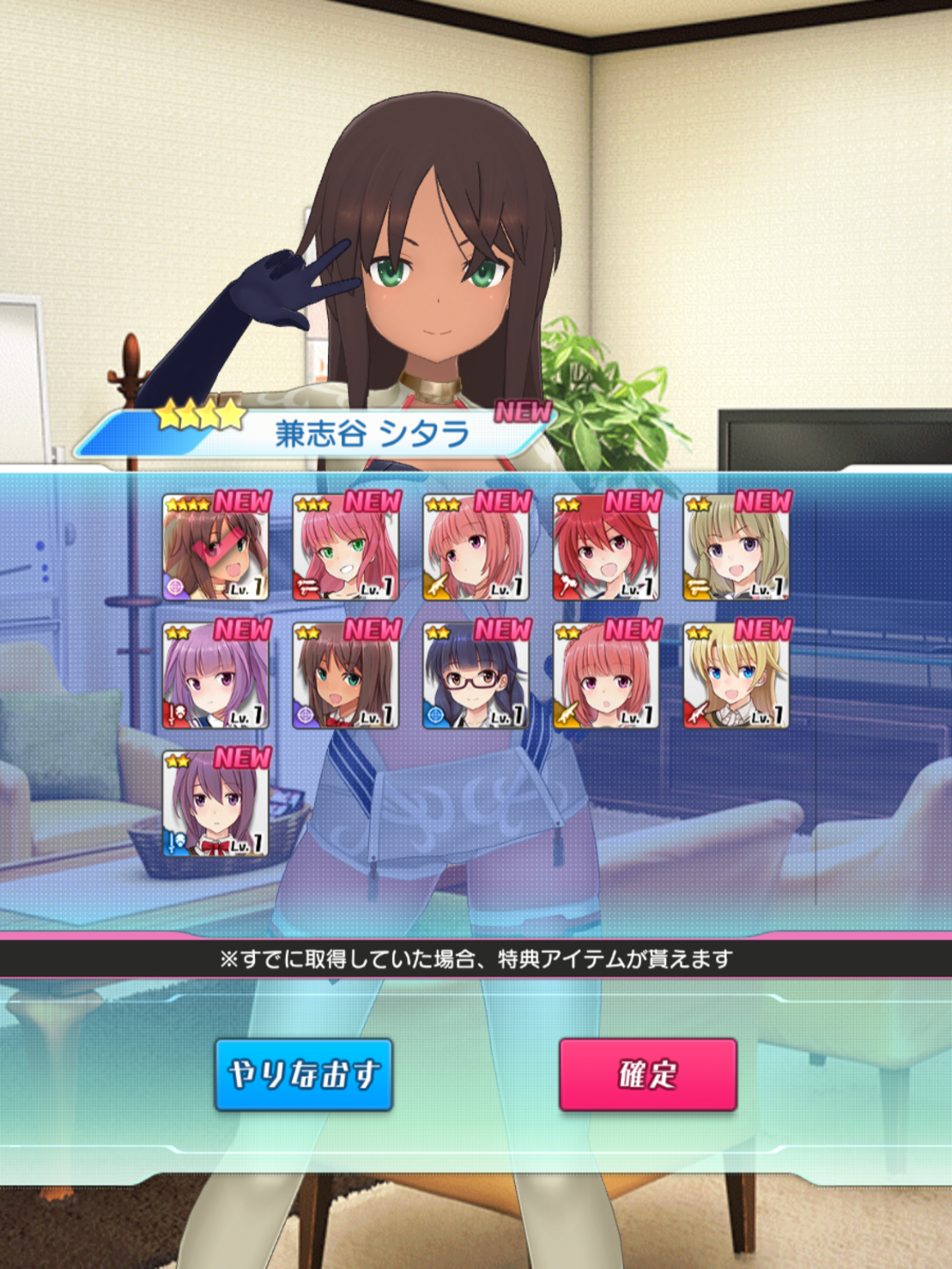
Task: Choose the two-star tanned brown-haired girl card
Action: [x=346, y=677]
